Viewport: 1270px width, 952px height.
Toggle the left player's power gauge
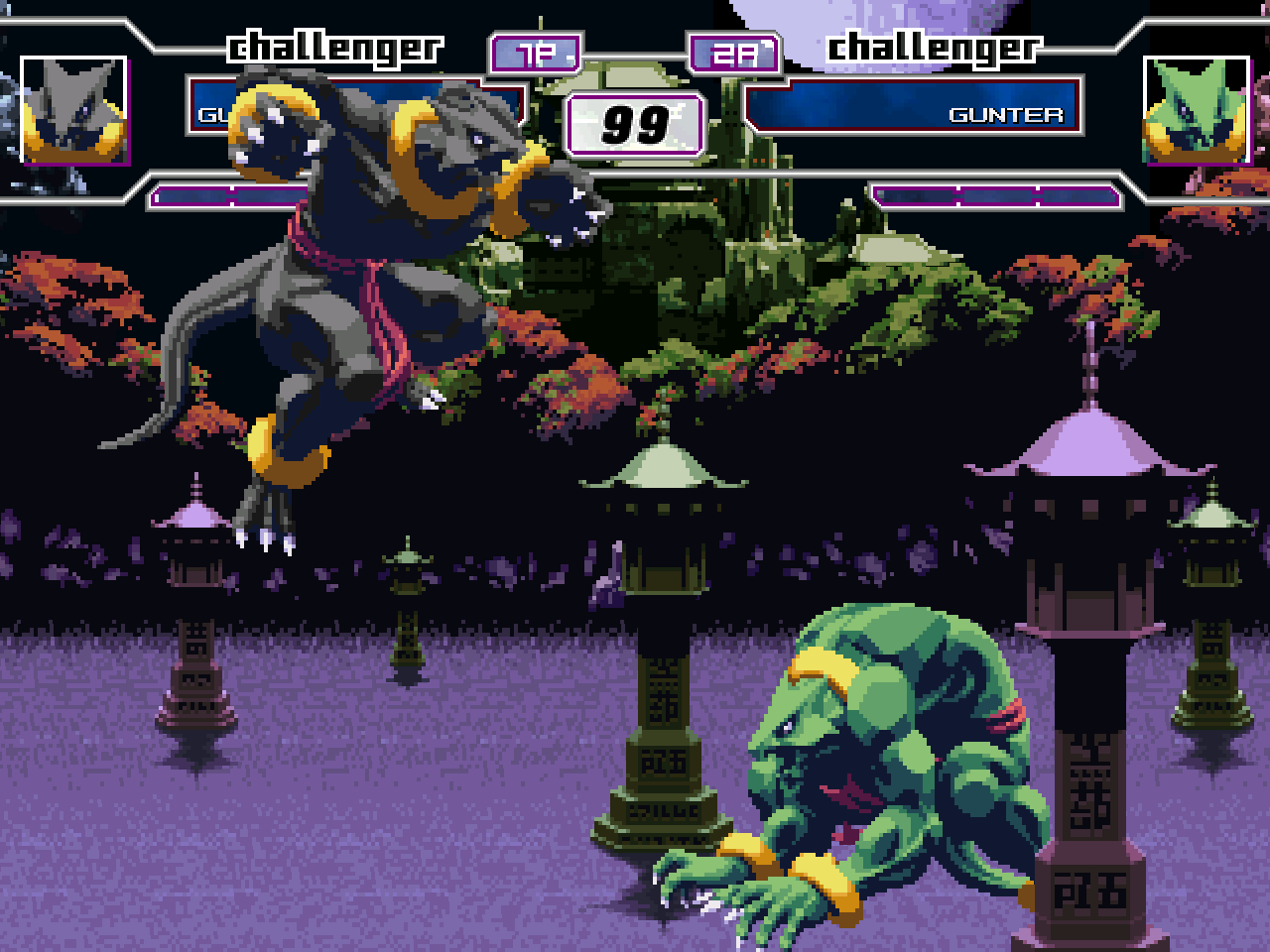(228, 195)
